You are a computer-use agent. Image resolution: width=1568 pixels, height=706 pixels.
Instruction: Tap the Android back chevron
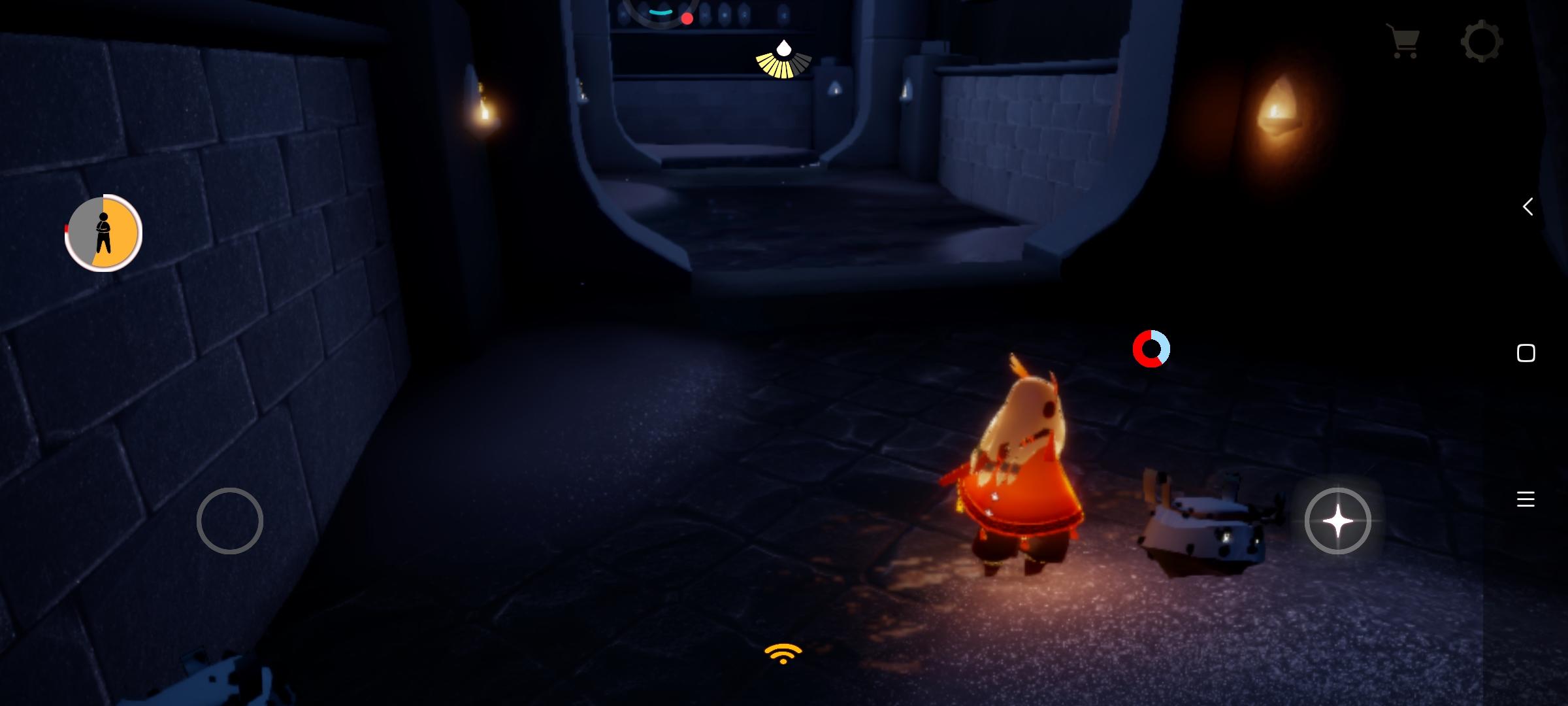[1527, 207]
